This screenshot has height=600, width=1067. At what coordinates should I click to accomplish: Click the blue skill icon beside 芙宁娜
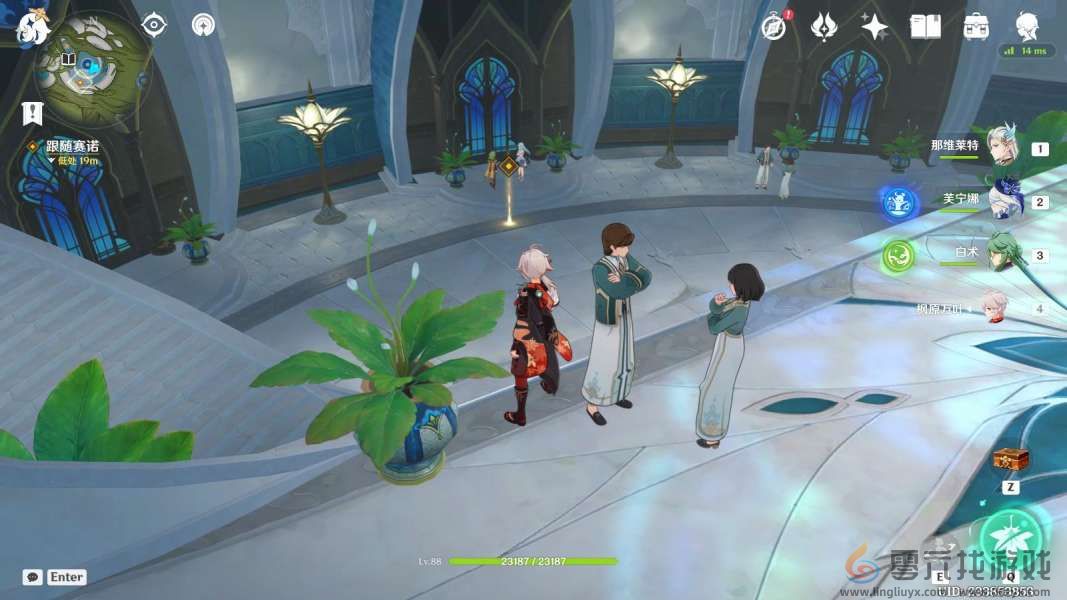coord(899,203)
